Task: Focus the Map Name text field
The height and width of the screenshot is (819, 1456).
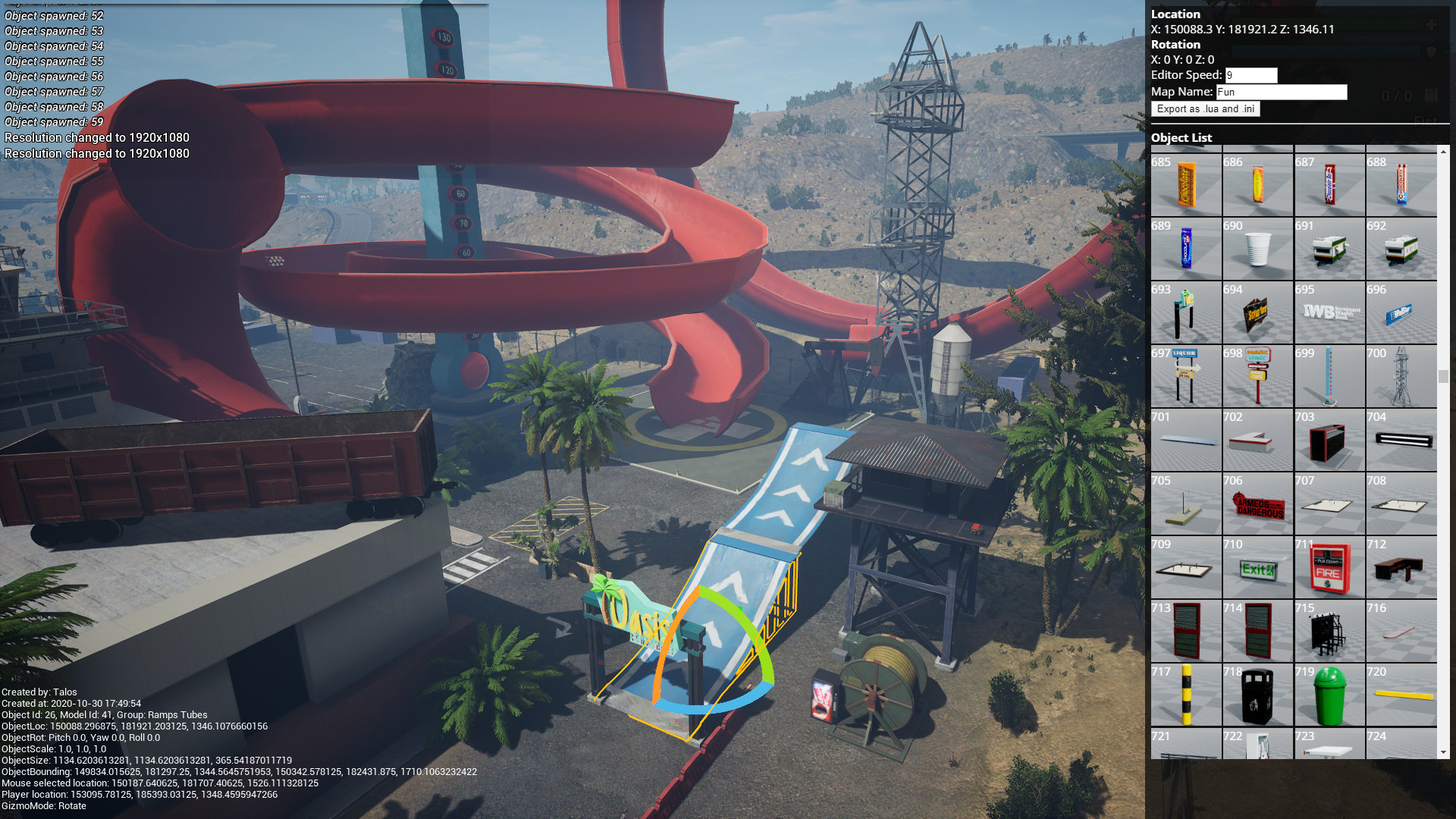Action: (x=1281, y=92)
